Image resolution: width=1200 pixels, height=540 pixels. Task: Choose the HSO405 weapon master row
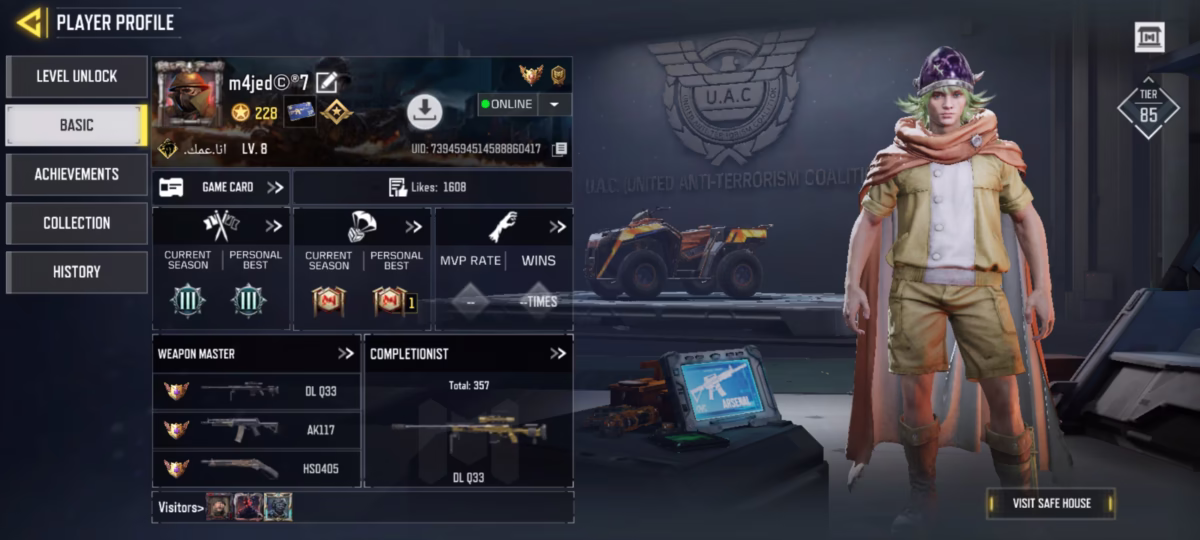(x=256, y=467)
